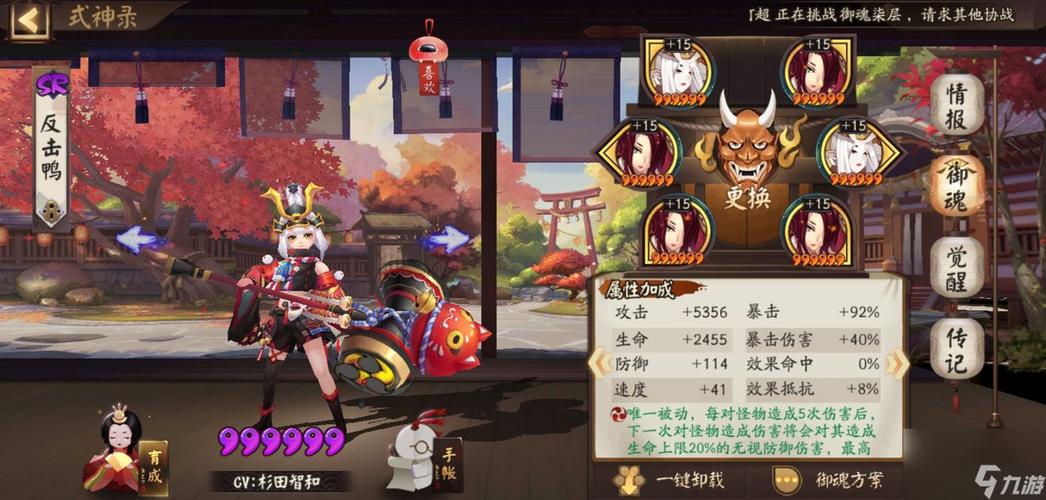Click the 更换 swap button on the mask
1046x500 pixels.
point(747,197)
